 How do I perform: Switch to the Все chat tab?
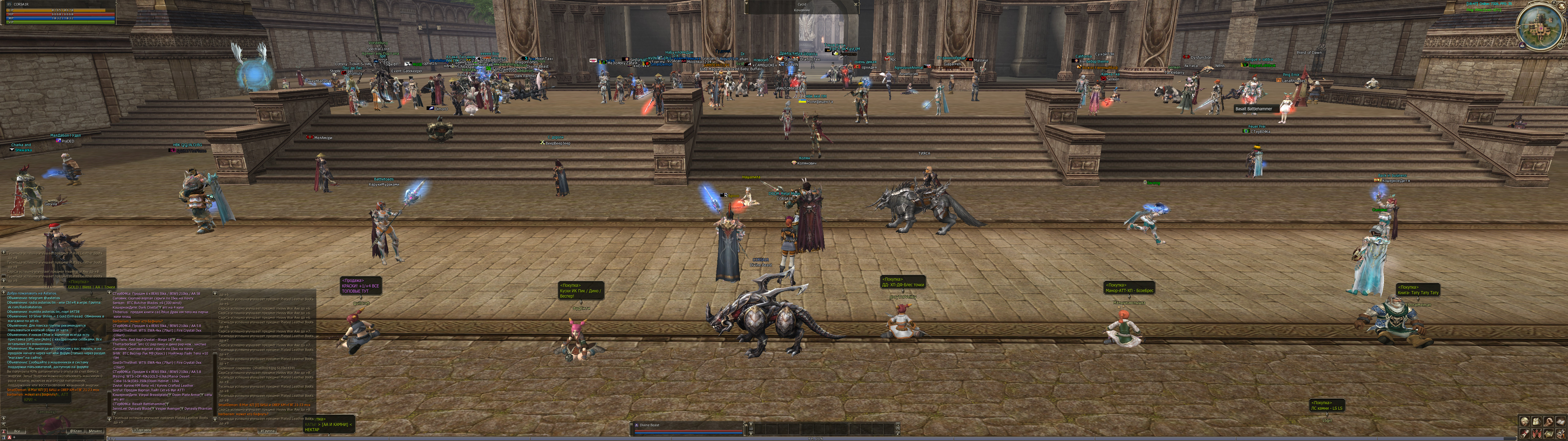coord(17,431)
